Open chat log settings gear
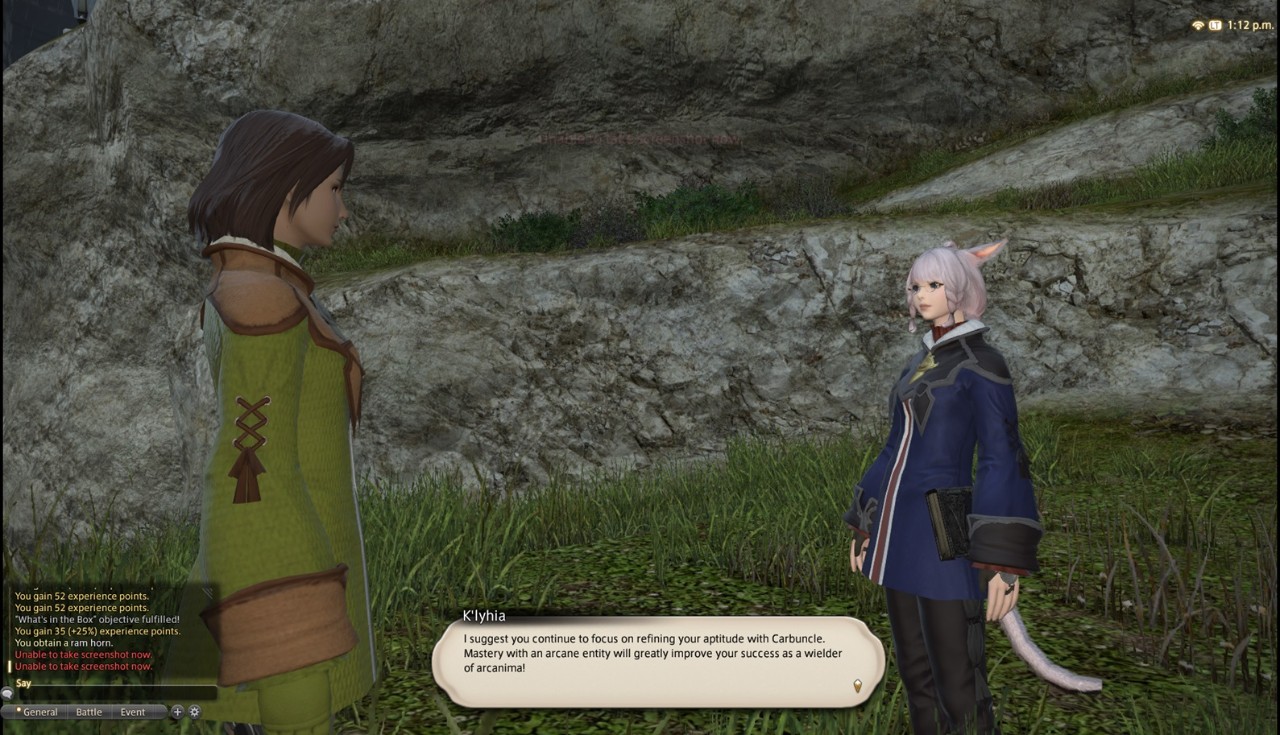Viewport: 1280px width, 735px height. [x=194, y=712]
